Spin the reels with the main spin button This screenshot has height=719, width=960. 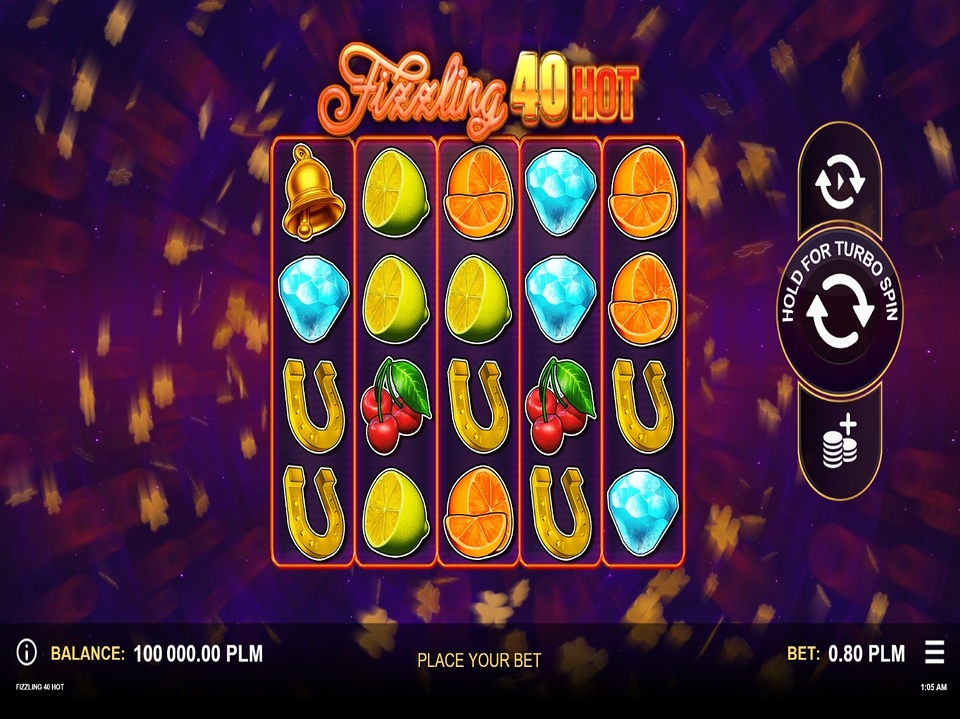pyautogui.click(x=839, y=310)
